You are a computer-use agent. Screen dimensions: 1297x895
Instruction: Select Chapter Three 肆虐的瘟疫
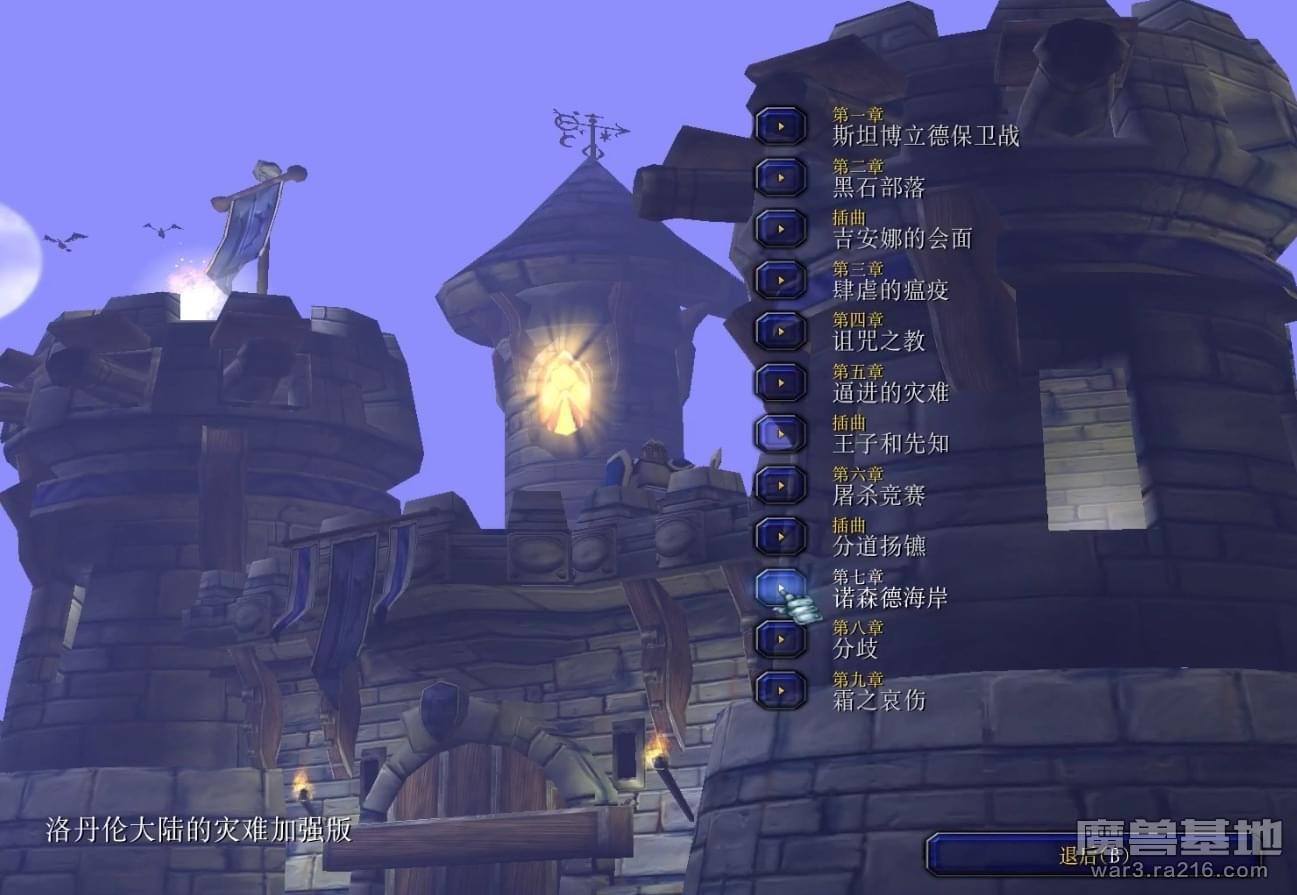(x=780, y=280)
